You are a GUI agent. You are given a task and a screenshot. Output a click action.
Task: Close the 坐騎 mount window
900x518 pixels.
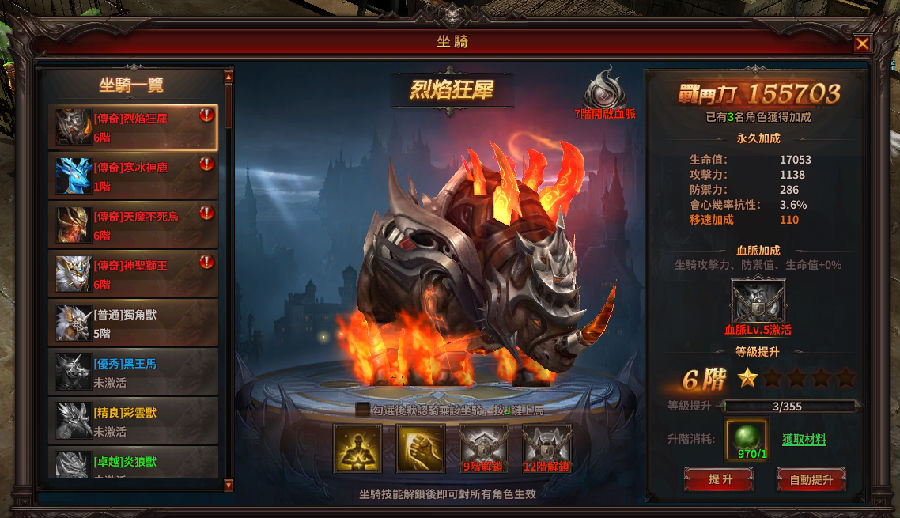pyautogui.click(x=861, y=43)
